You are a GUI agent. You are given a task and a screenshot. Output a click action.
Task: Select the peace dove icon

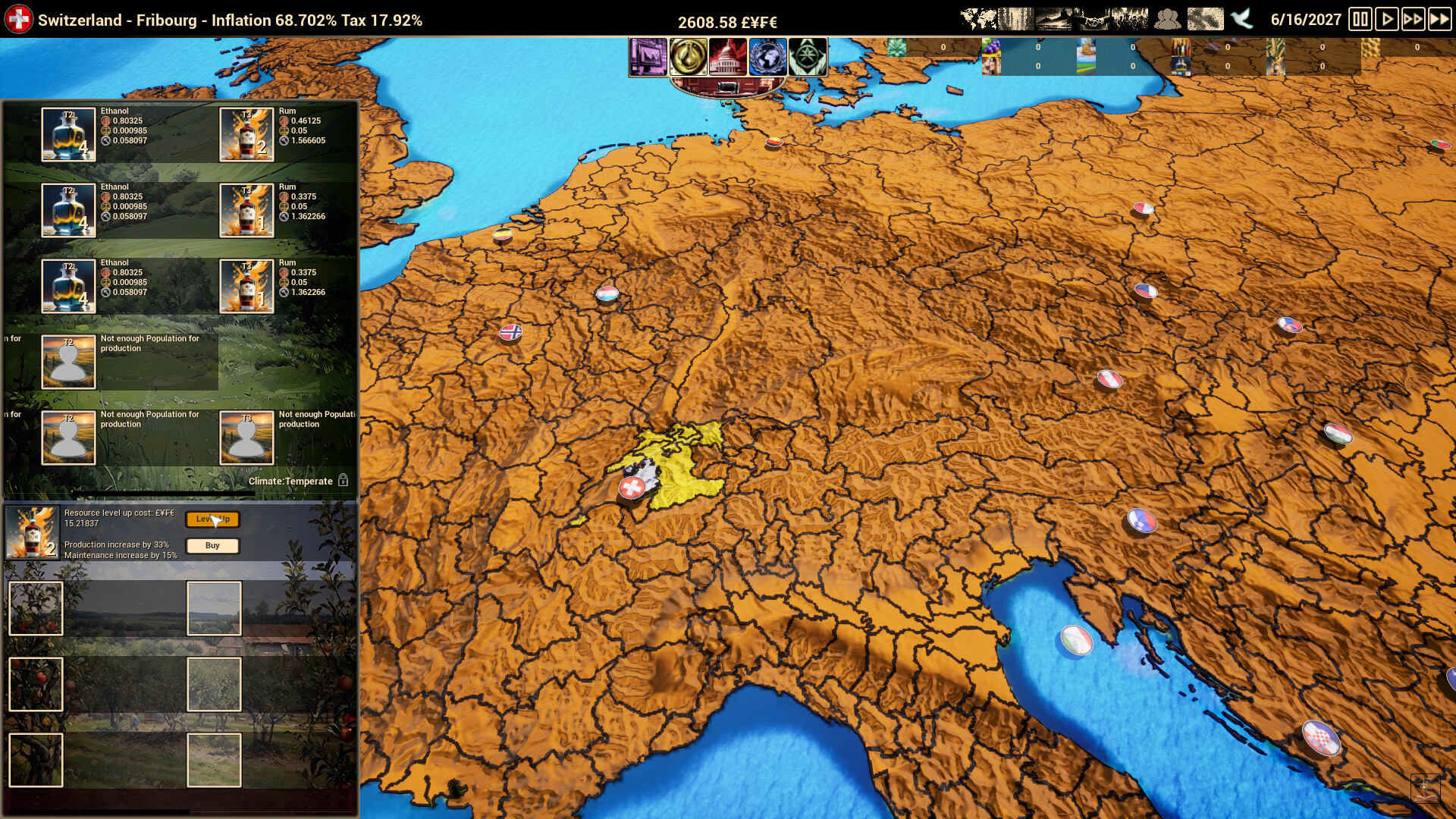click(1241, 18)
